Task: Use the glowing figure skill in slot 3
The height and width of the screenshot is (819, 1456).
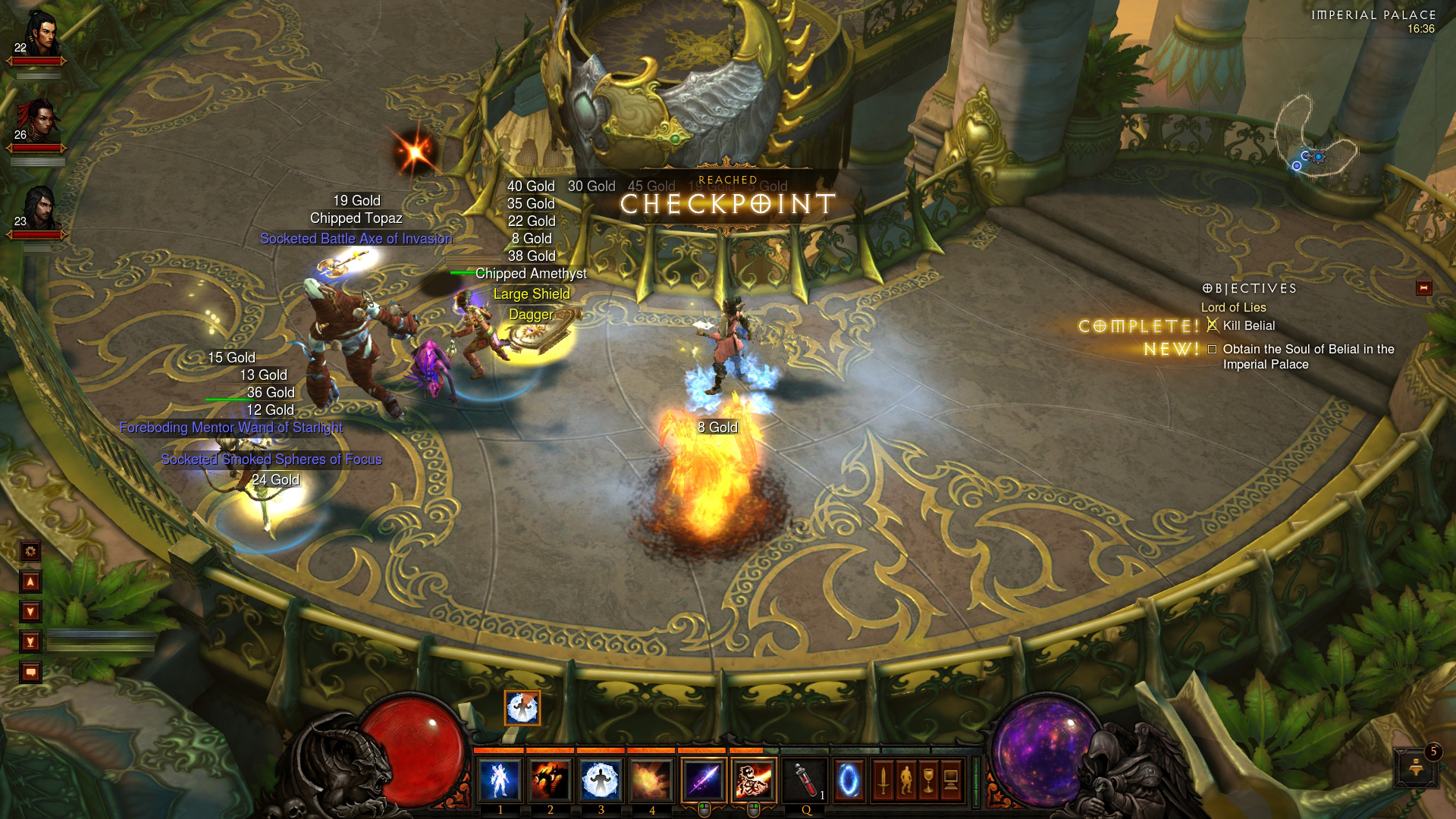Action: click(601, 780)
